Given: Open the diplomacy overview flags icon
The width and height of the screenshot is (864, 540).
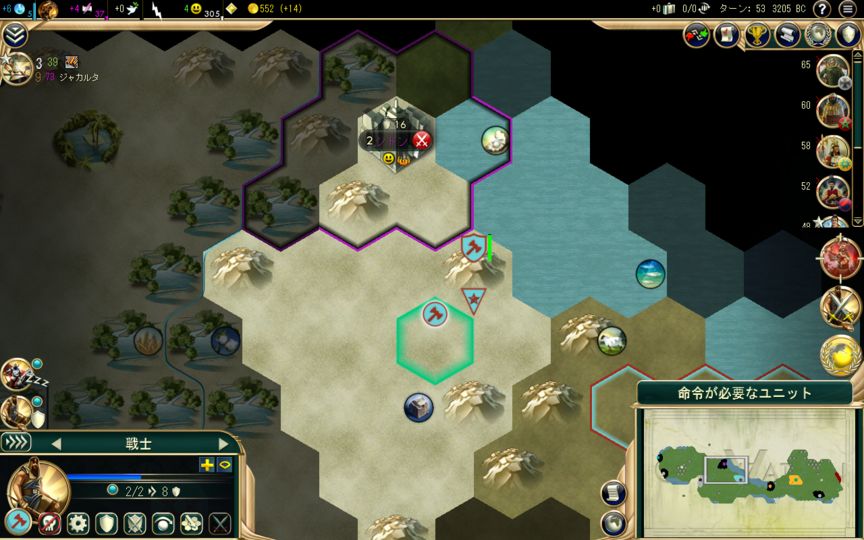Looking at the screenshot, I should 696,36.
